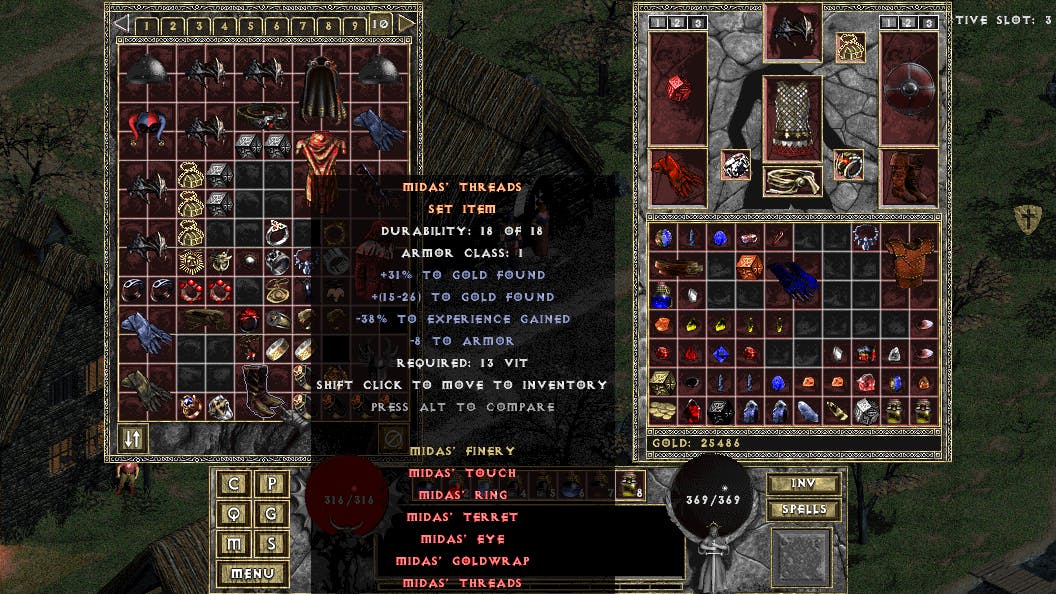Image resolution: width=1056 pixels, height=594 pixels.
Task: Open the SPELLS panel
Action: 803,510
